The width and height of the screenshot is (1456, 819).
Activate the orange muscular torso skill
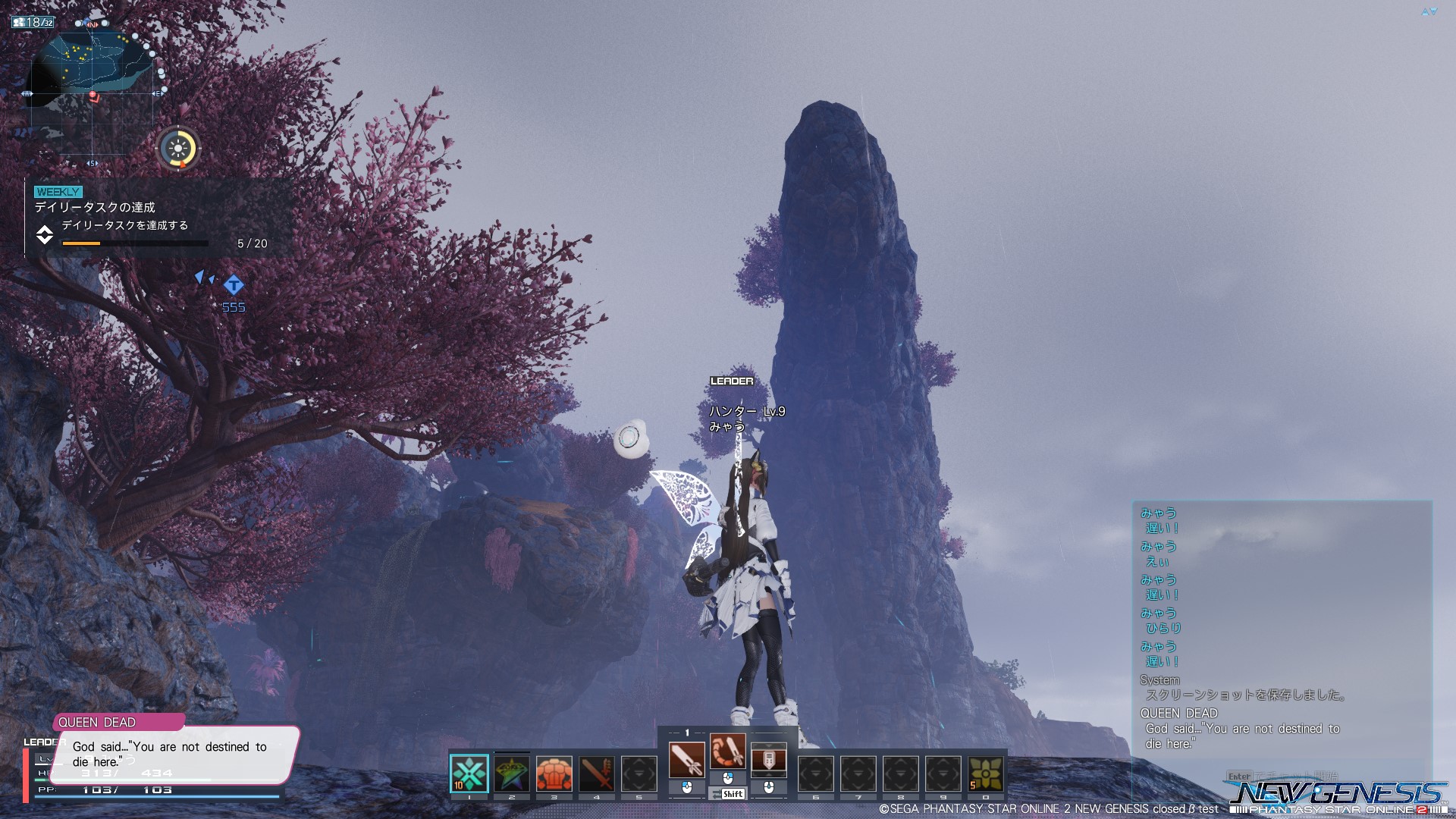pyautogui.click(x=554, y=773)
